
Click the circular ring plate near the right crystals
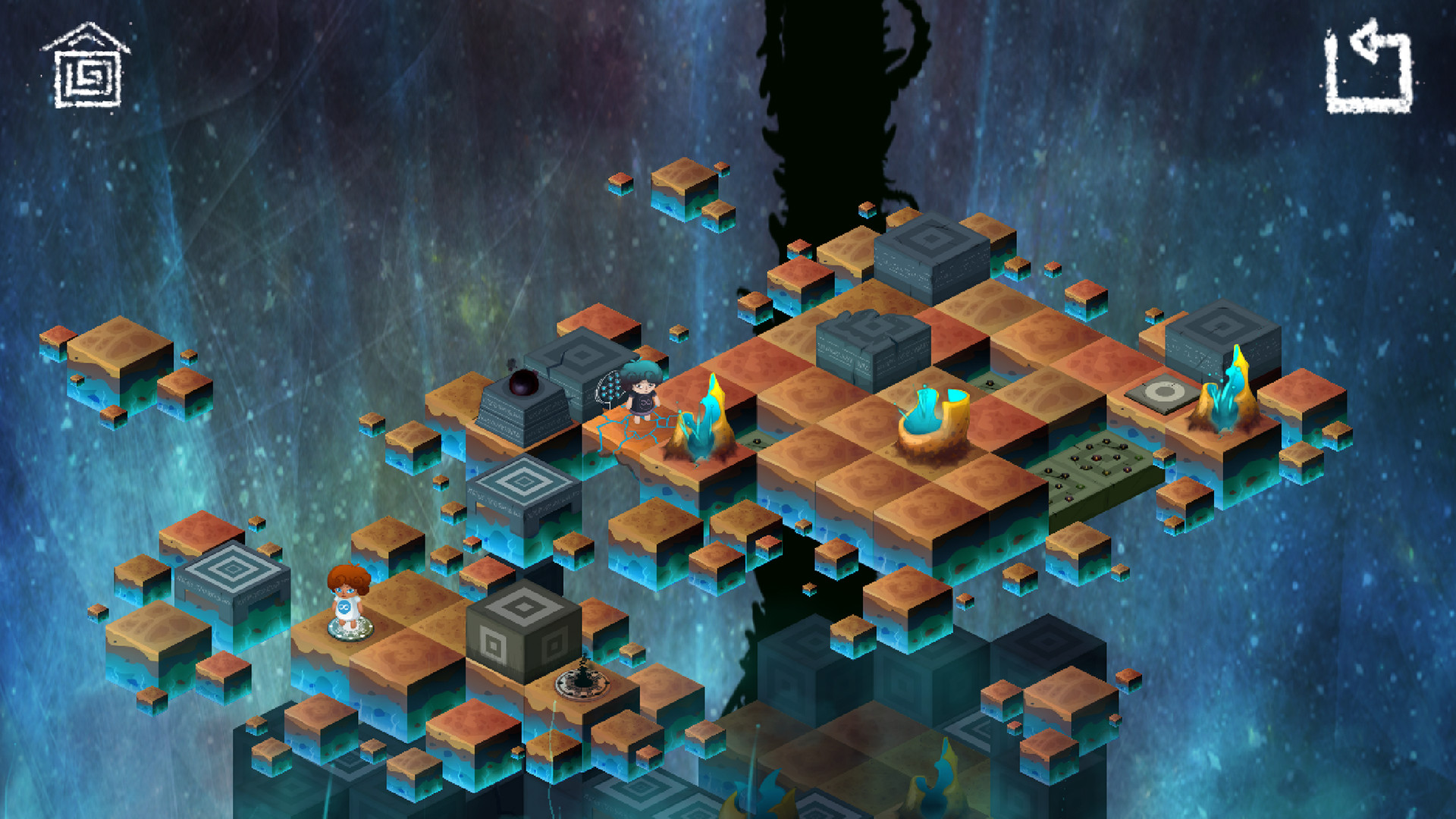[x=1166, y=394]
